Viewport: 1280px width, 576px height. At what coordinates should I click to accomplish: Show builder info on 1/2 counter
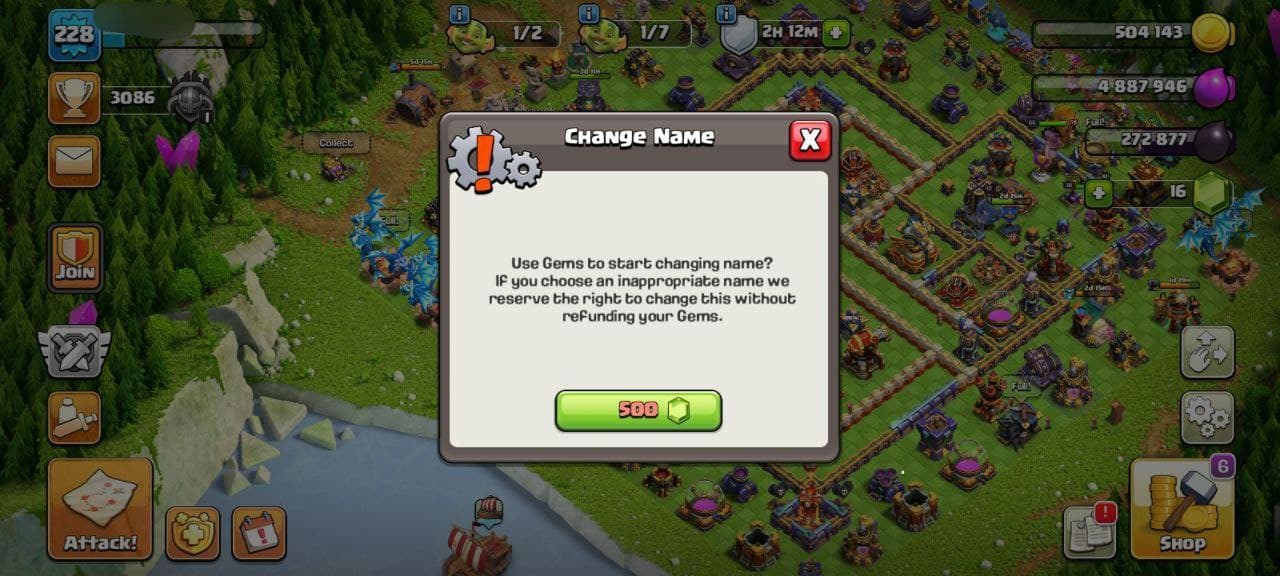[459, 14]
